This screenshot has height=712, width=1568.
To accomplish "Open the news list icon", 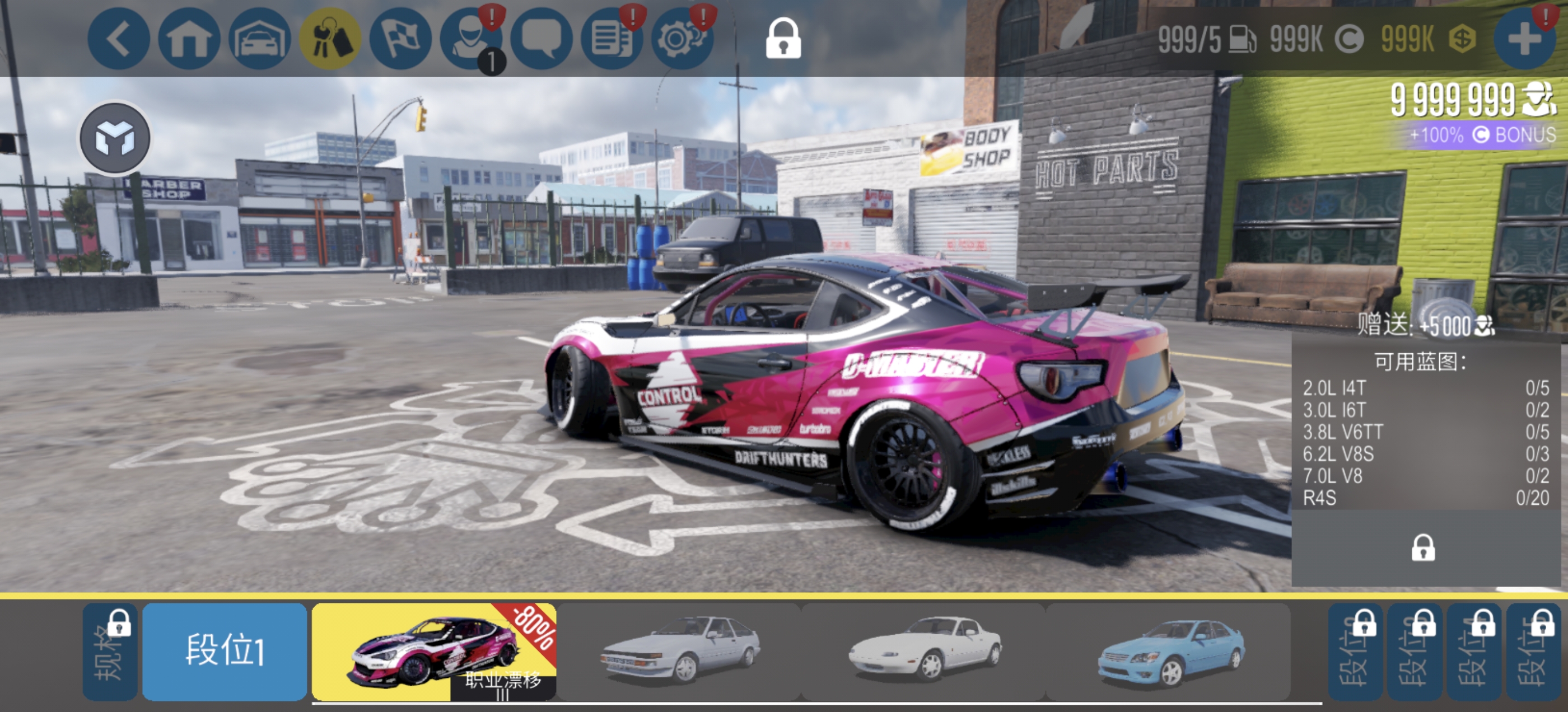I will click(x=612, y=39).
